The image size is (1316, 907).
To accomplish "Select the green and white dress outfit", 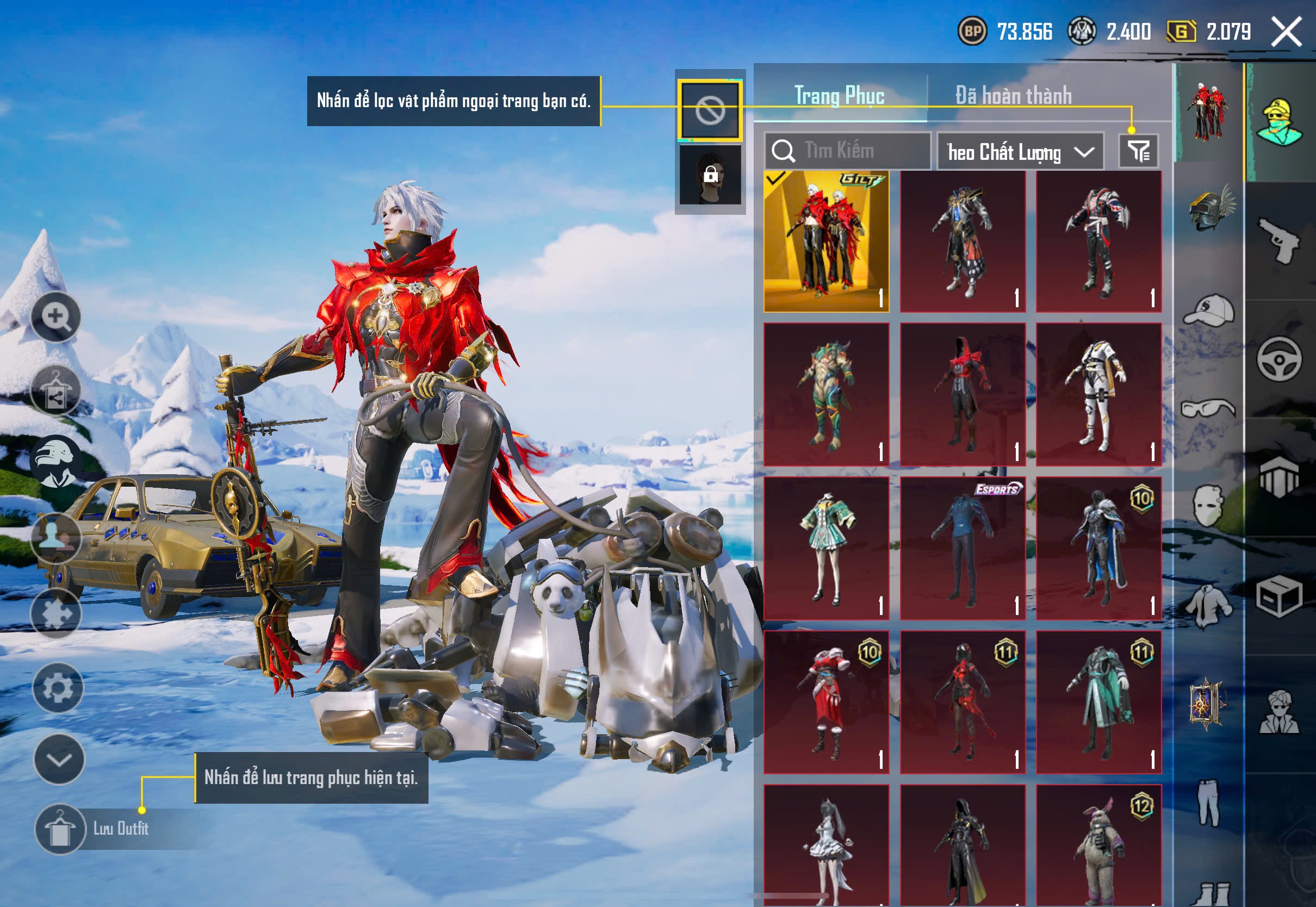I will (826, 549).
